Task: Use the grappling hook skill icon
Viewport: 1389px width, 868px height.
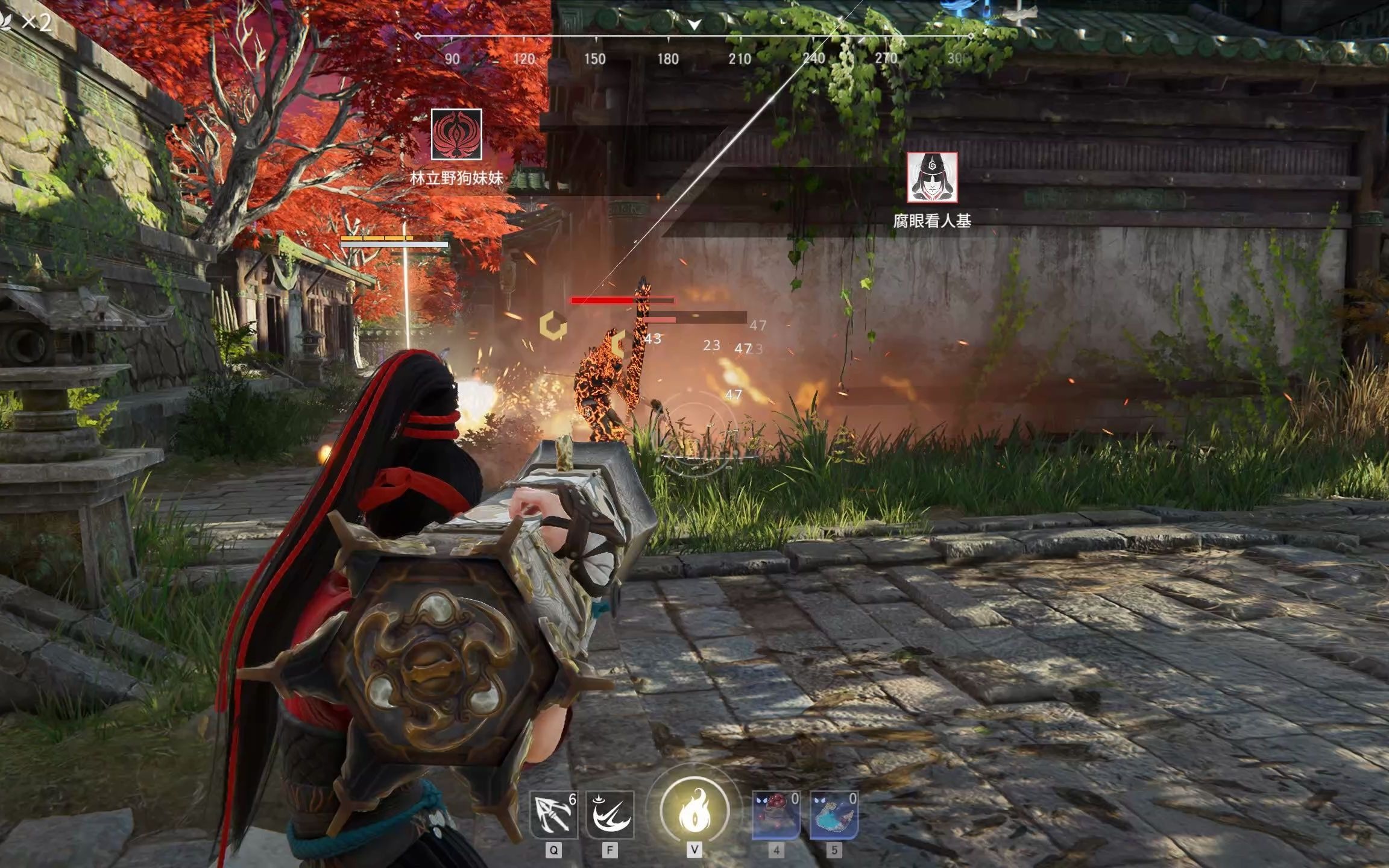Action: (x=553, y=814)
